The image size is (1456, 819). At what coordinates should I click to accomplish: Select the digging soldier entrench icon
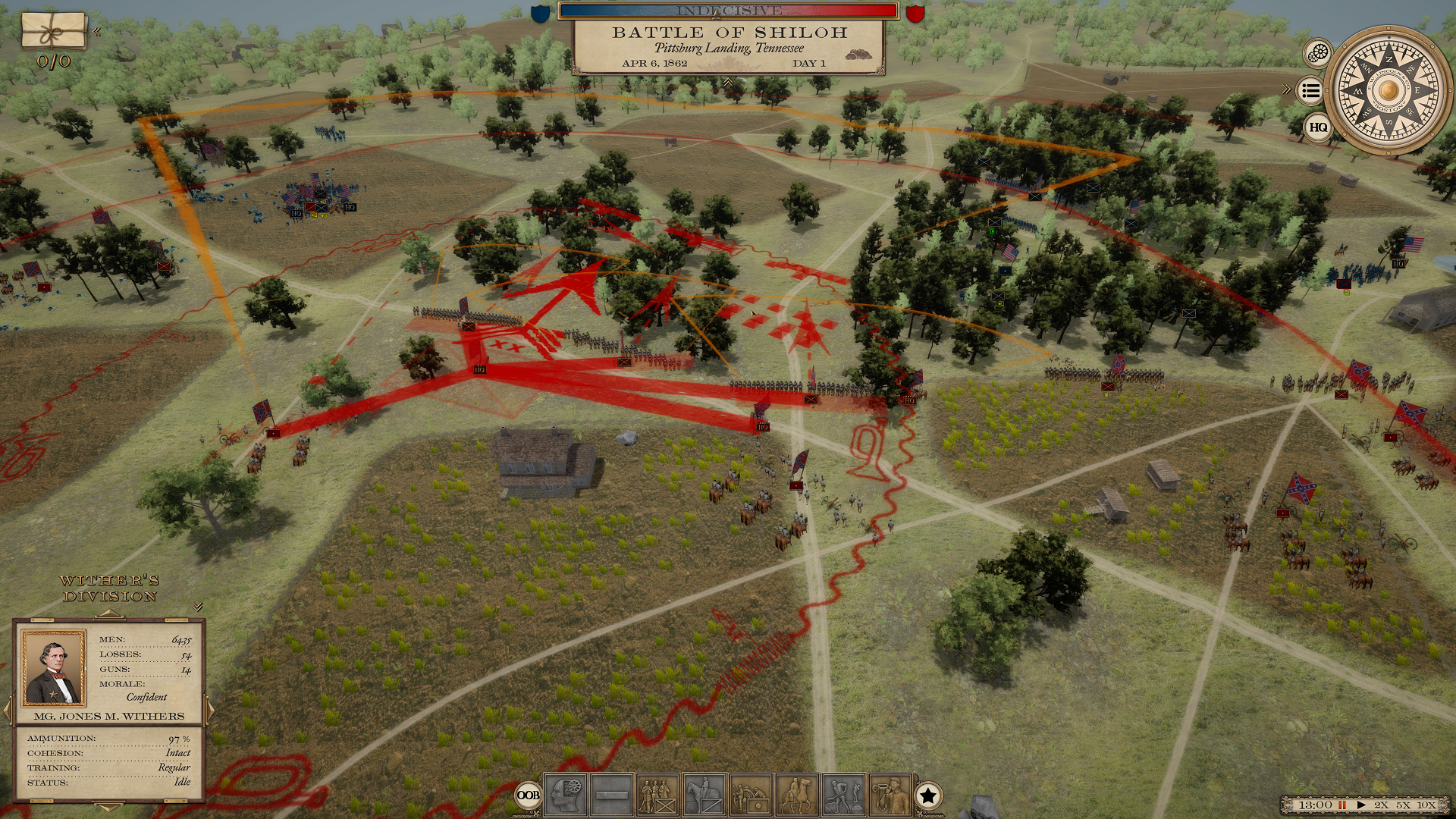(x=843, y=795)
